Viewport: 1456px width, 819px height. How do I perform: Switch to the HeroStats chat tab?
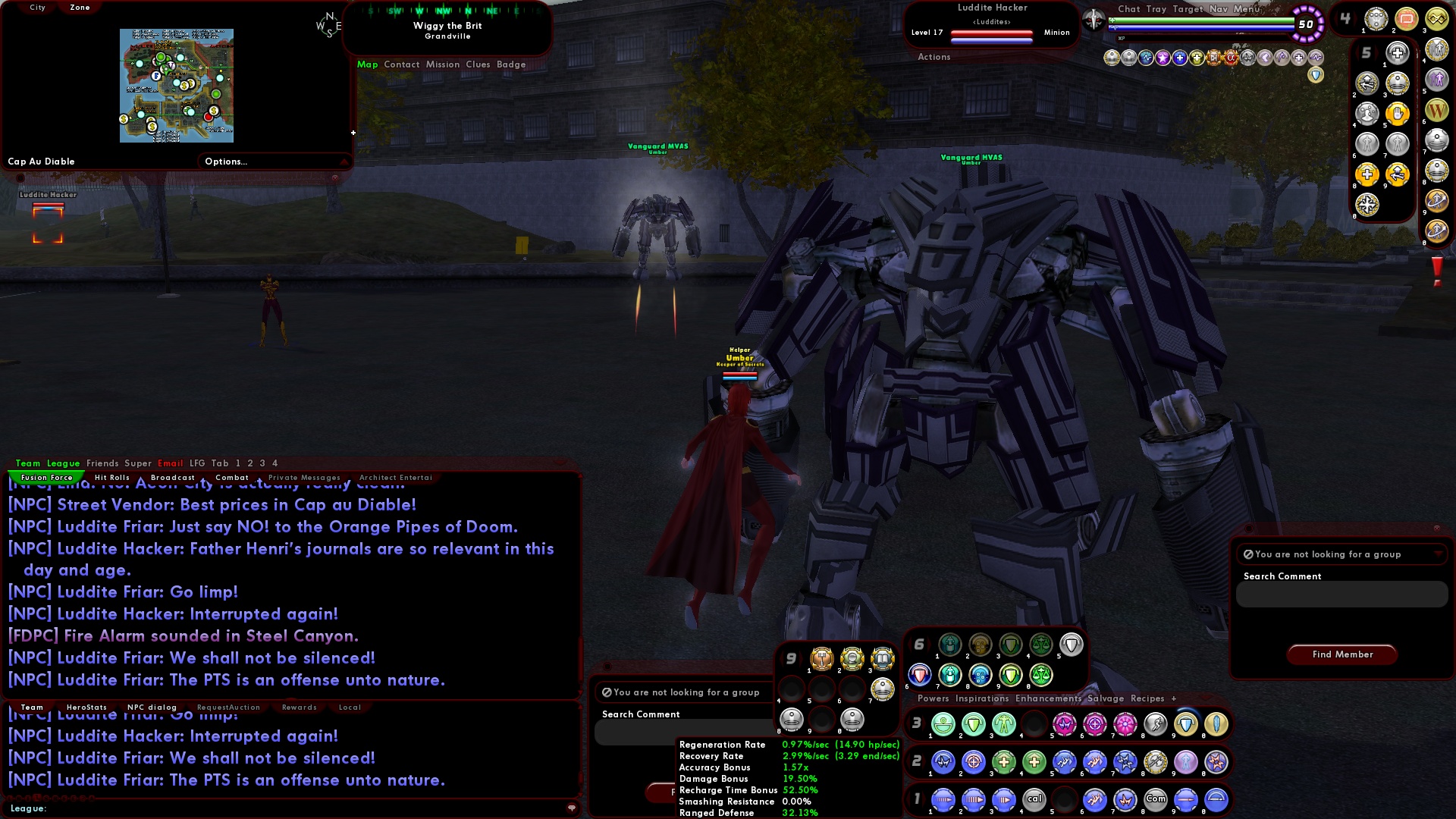point(89,707)
